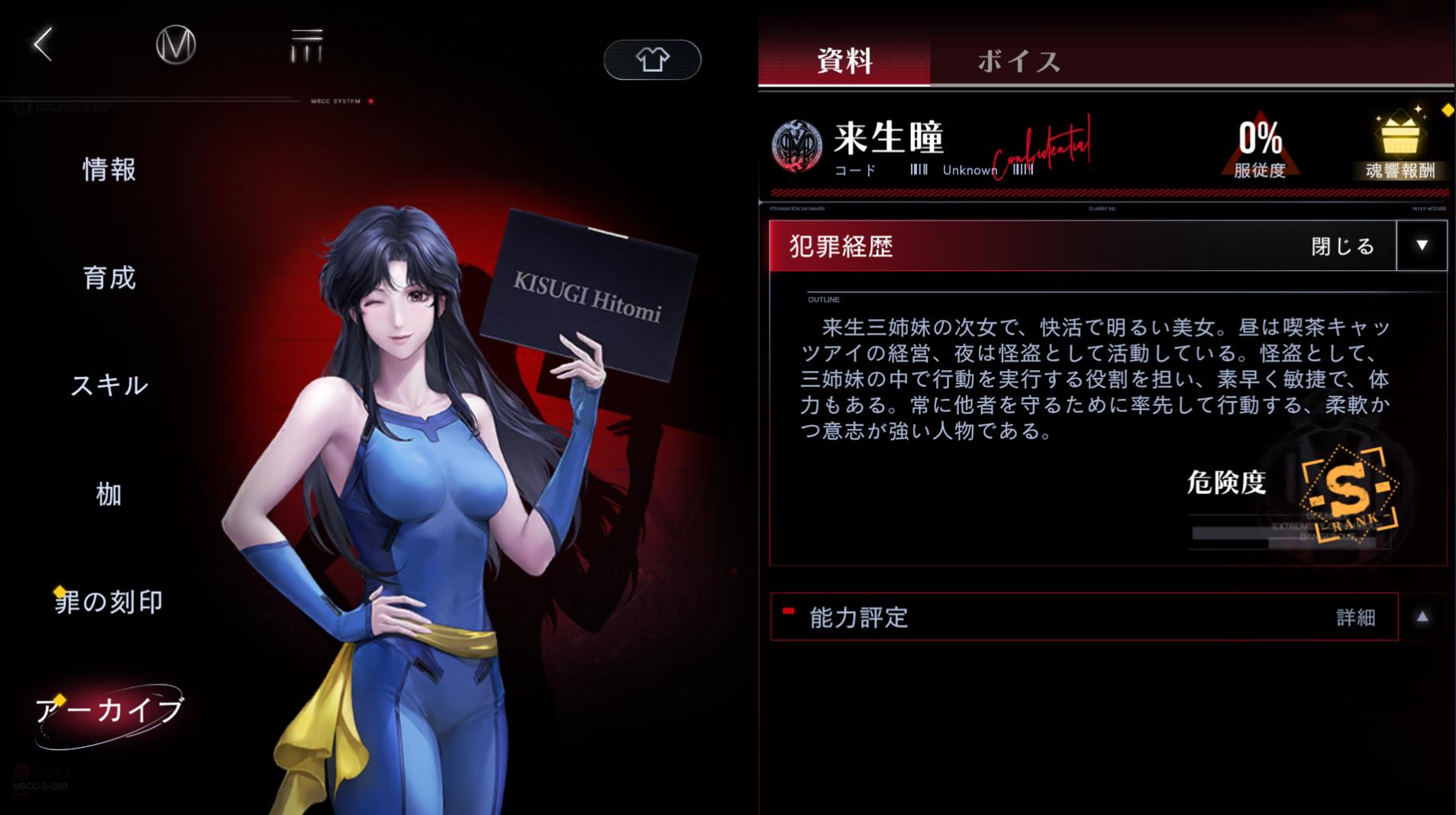Select スキル in the left sidebar

point(110,387)
